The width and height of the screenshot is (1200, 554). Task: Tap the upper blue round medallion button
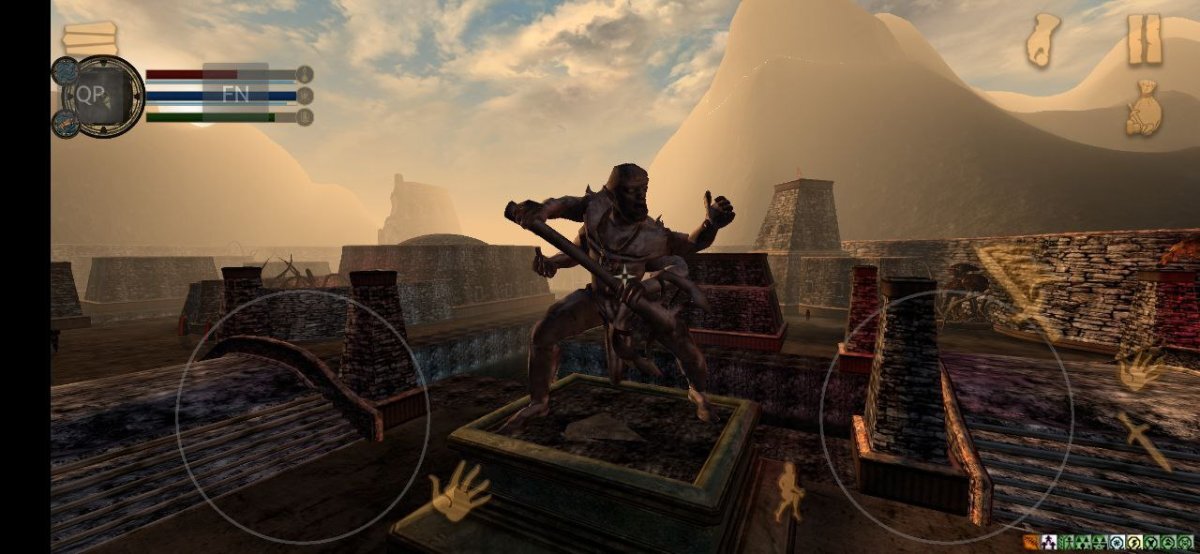[65, 70]
